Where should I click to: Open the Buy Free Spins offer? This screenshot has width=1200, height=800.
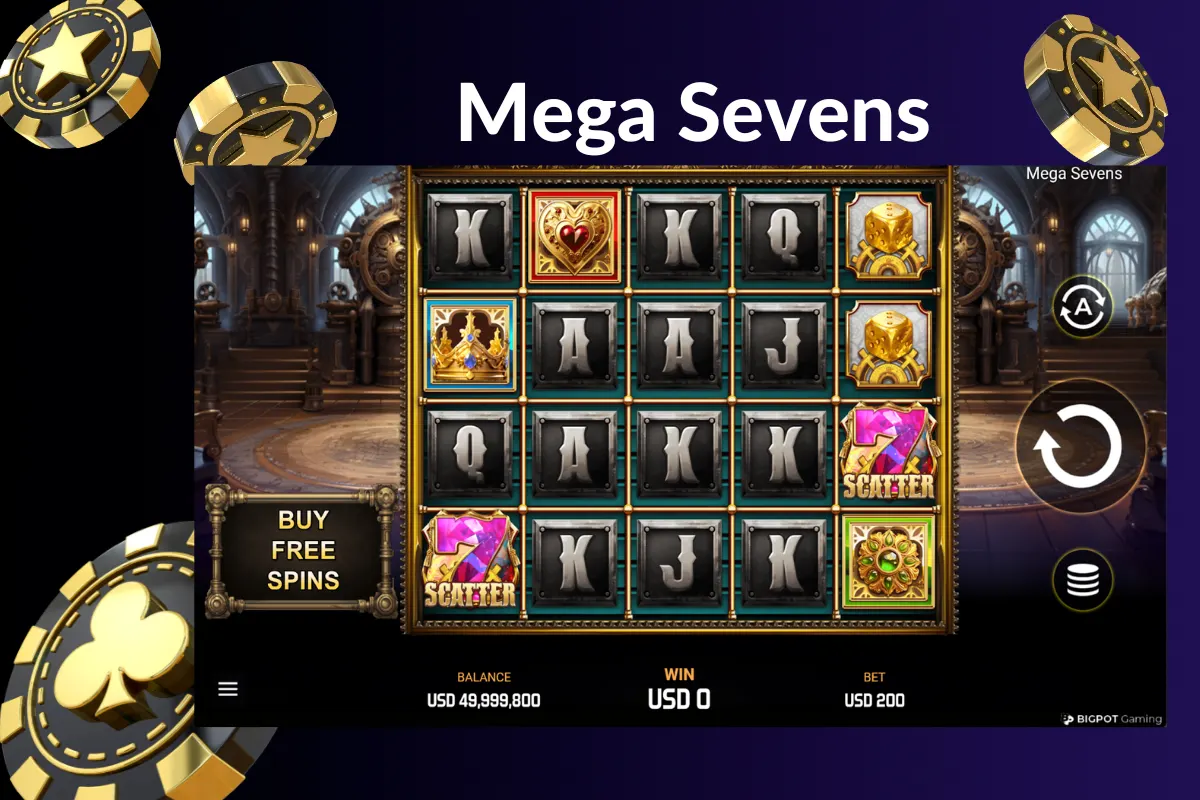click(x=302, y=550)
